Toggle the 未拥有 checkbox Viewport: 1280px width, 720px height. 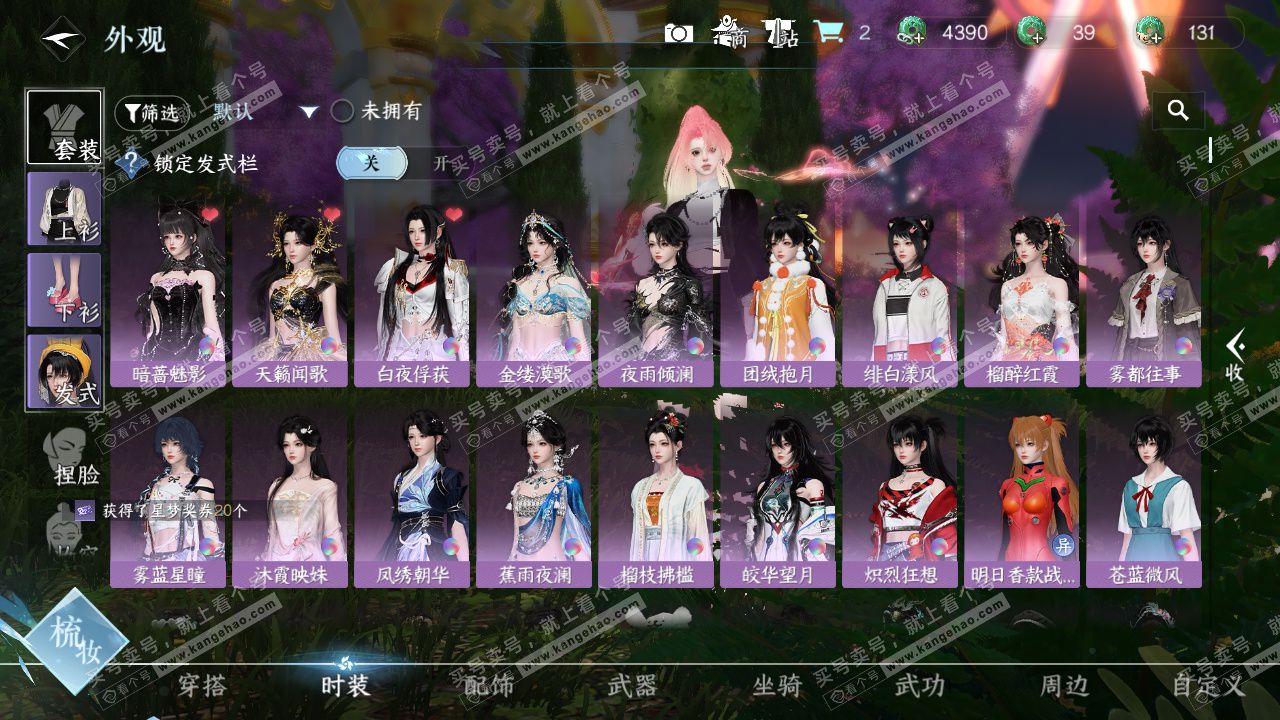(343, 111)
